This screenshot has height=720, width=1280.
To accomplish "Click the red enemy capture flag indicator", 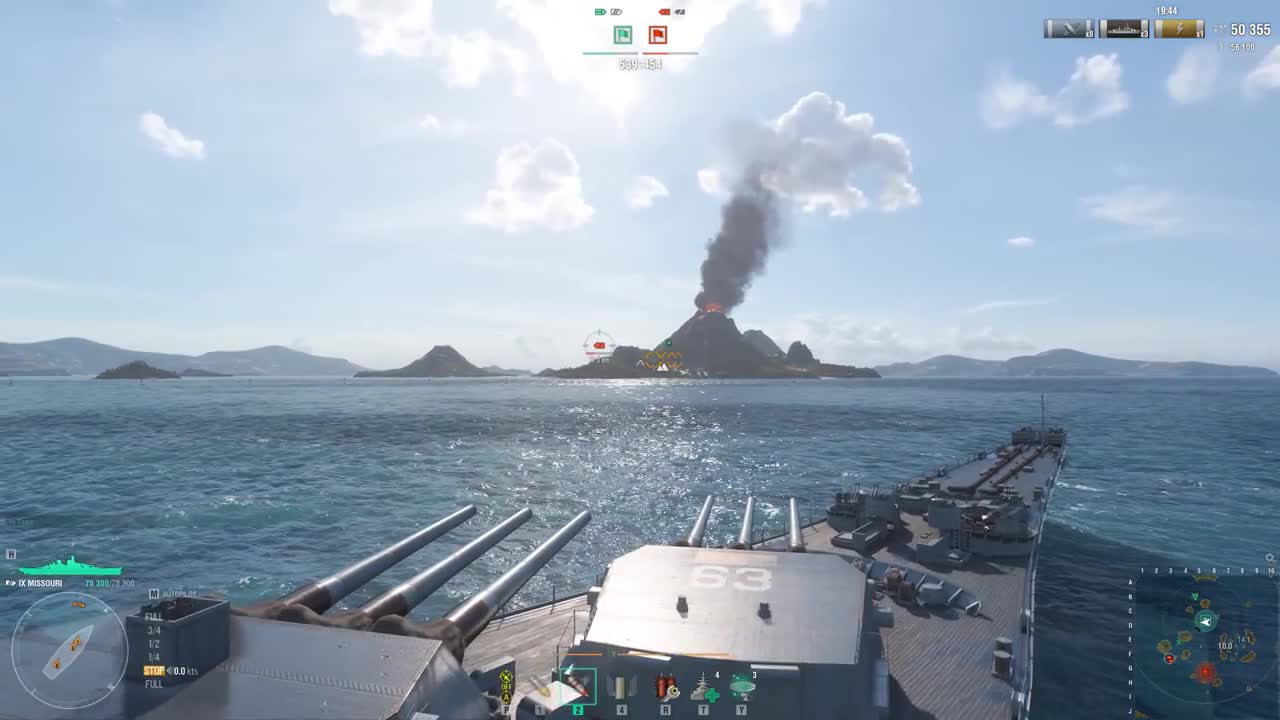I will point(657,36).
